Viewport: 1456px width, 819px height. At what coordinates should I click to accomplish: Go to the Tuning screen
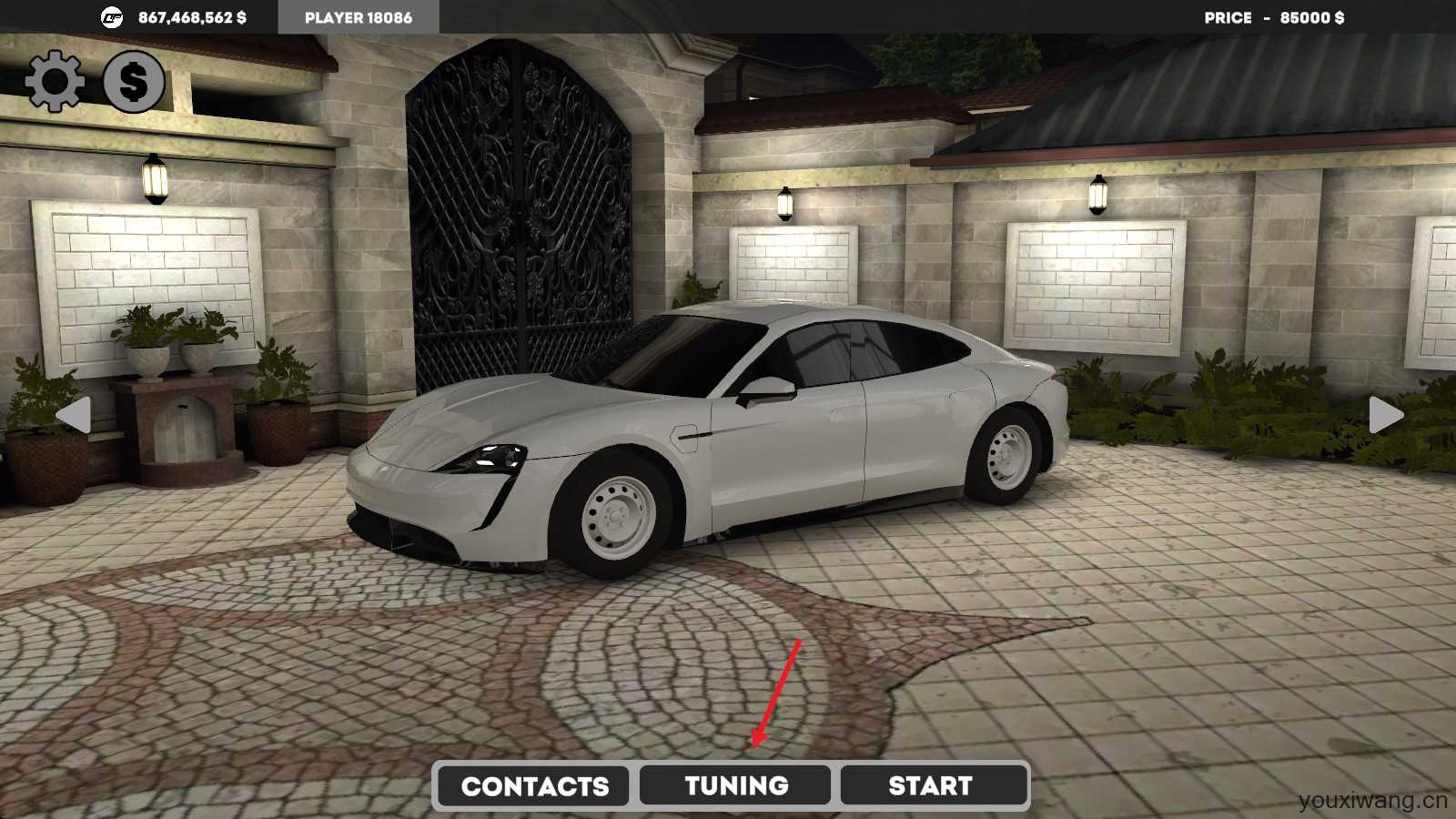[735, 785]
